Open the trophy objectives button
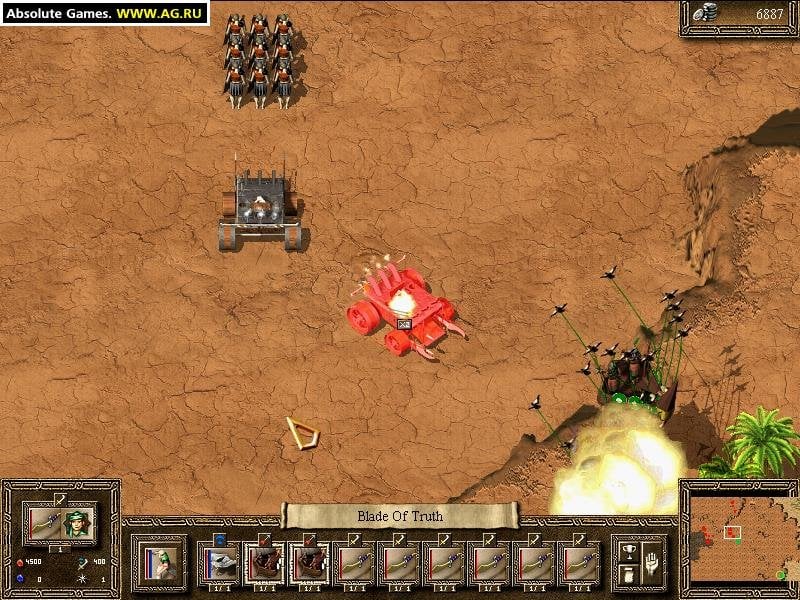Viewport: 800px width, 600px height. tap(628, 551)
